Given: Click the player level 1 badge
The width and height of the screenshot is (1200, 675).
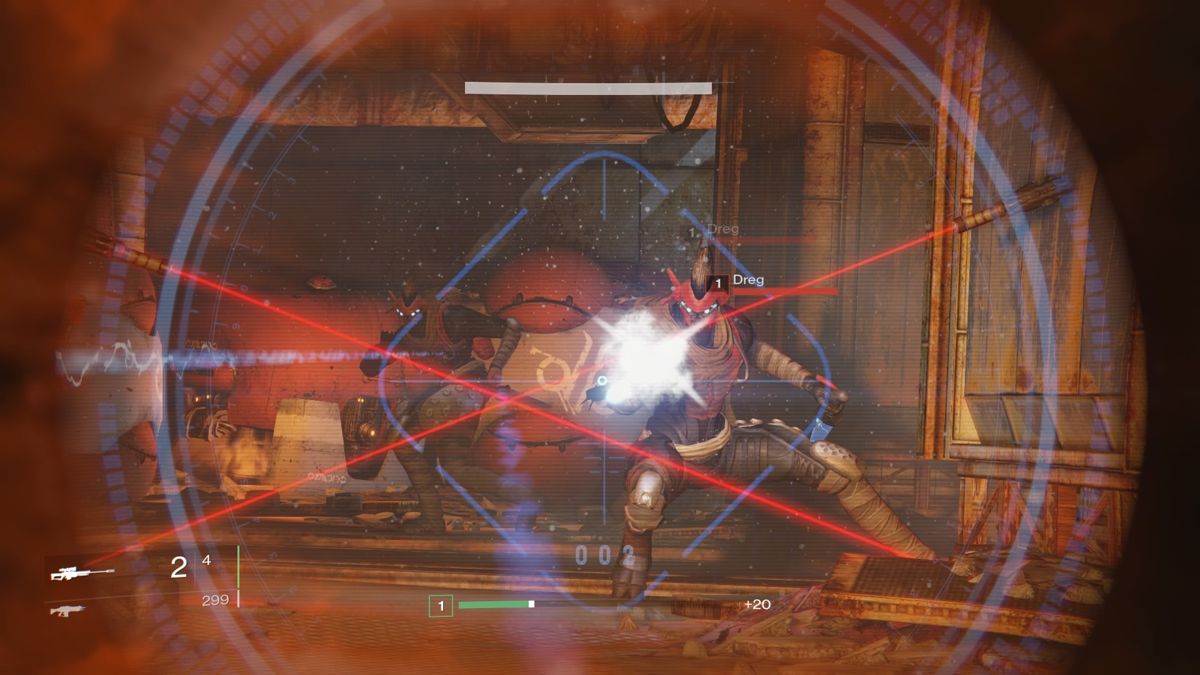Looking at the screenshot, I should click(441, 605).
